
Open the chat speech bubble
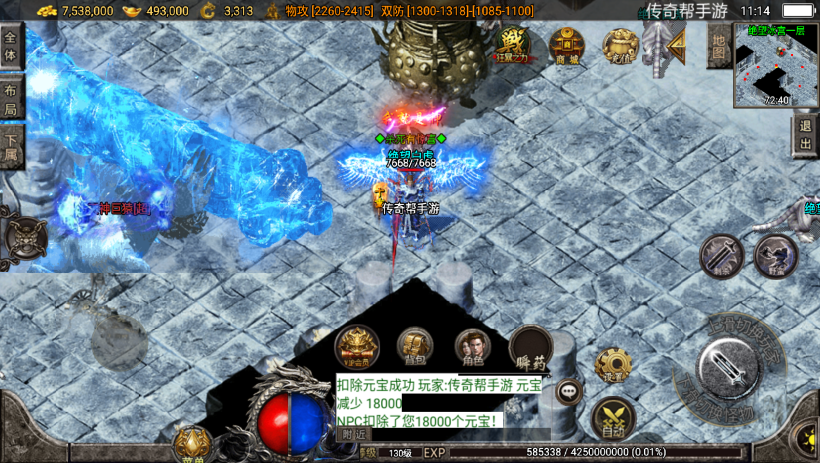(x=570, y=391)
